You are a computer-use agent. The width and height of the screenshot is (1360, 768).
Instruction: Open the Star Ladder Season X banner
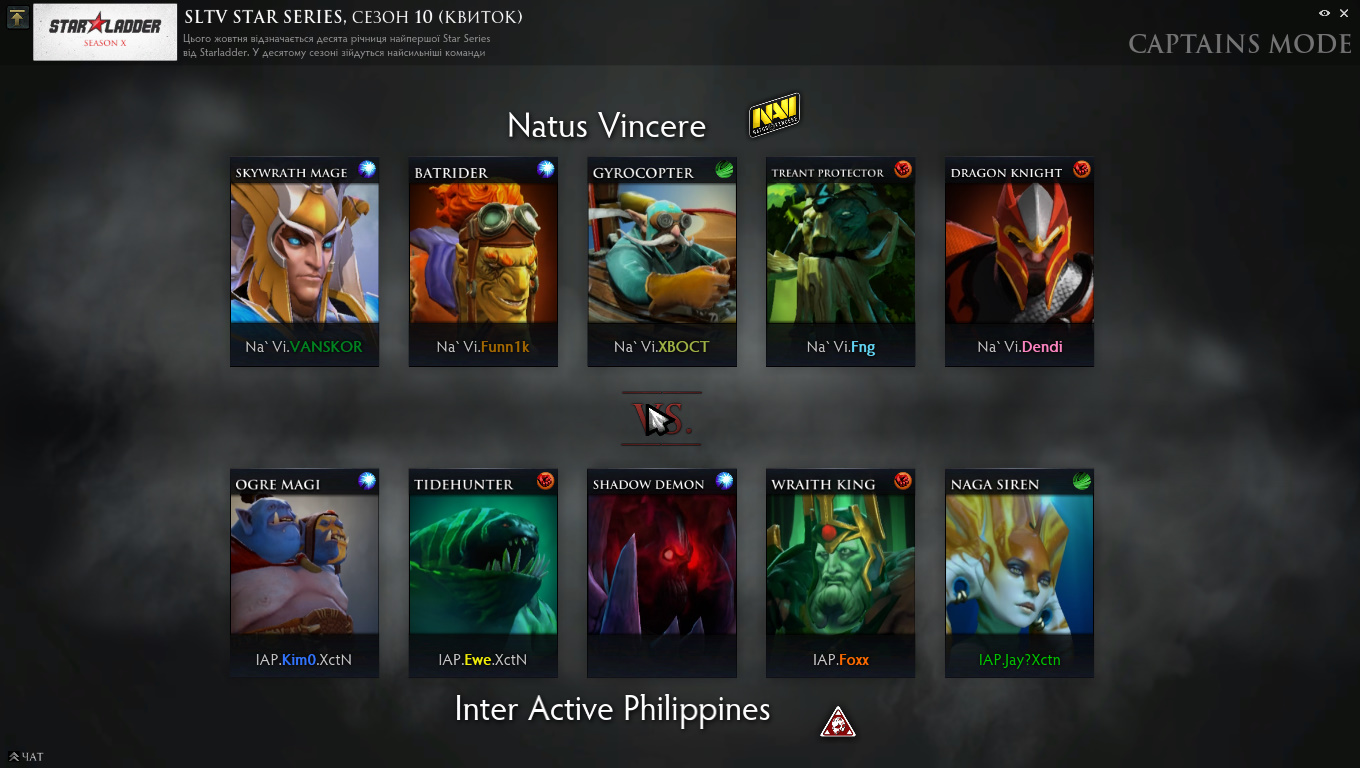[x=105, y=32]
